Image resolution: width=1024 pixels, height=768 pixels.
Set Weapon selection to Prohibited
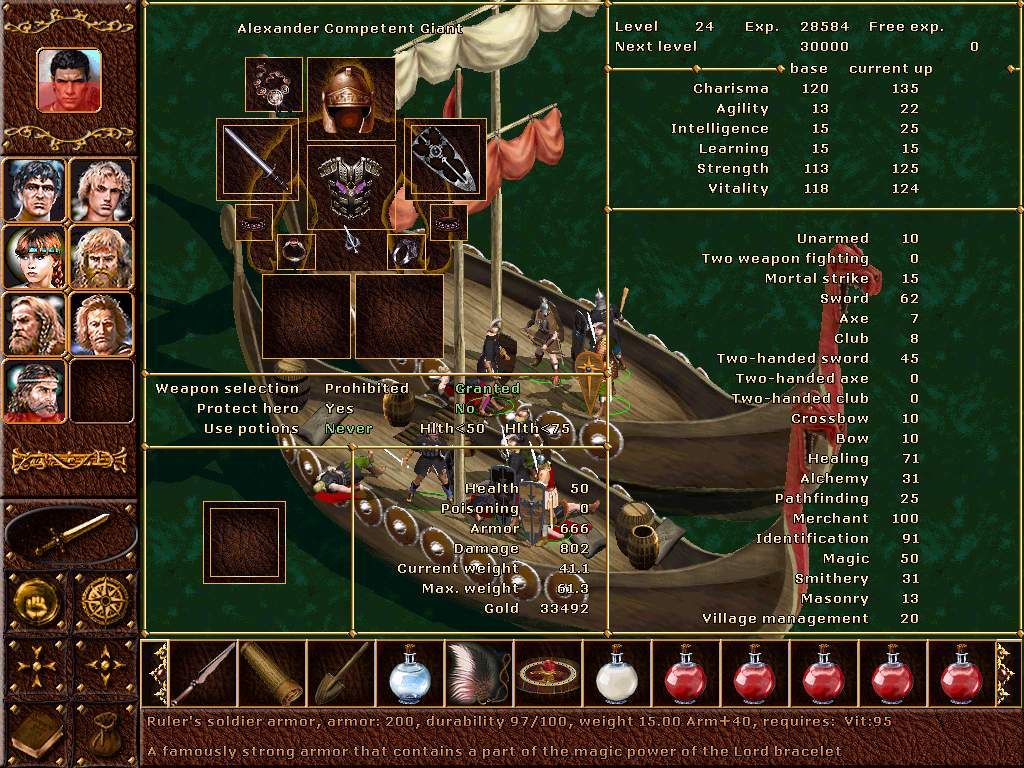pos(367,388)
